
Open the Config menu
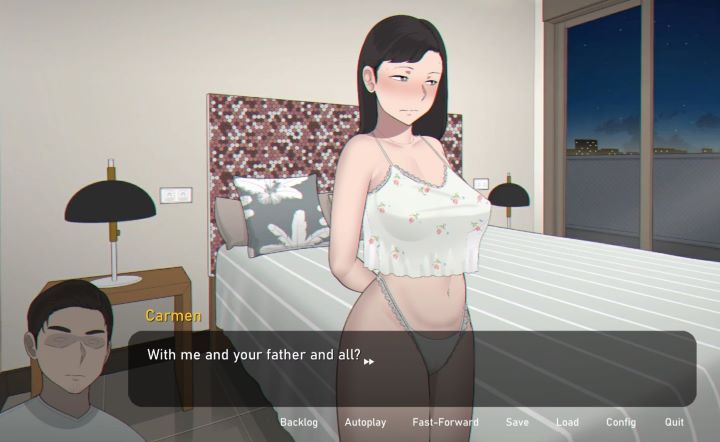[620, 422]
